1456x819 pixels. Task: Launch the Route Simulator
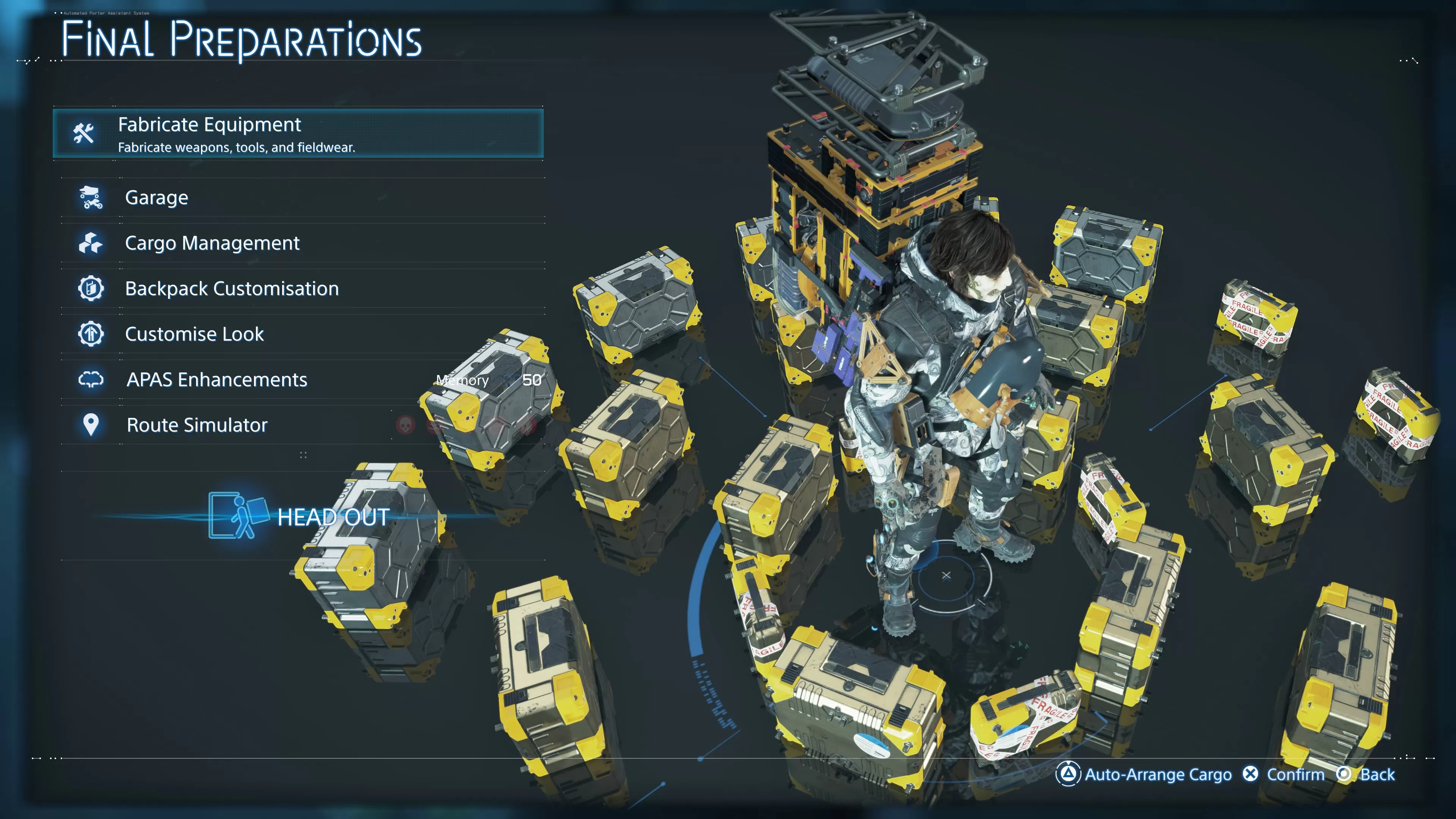[x=197, y=425]
